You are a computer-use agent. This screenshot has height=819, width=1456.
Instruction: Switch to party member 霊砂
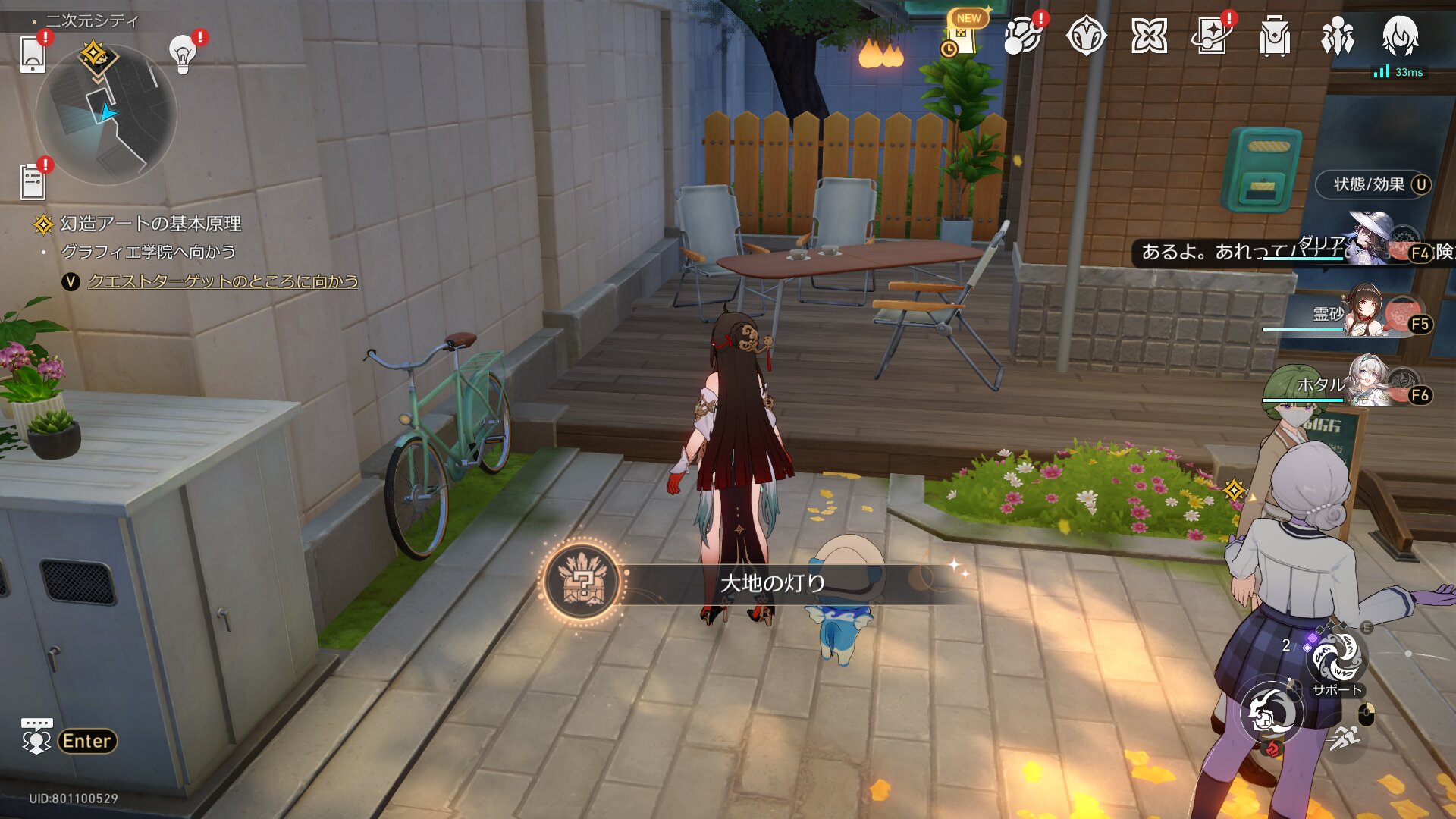click(1371, 312)
